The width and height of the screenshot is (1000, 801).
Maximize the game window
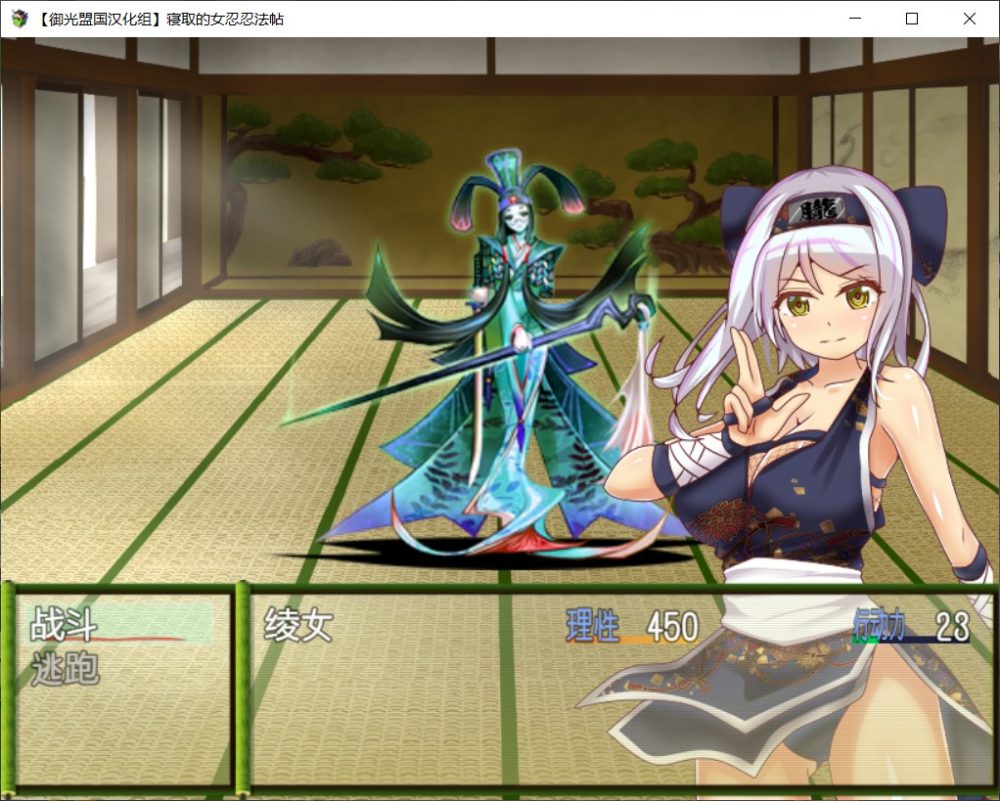point(911,18)
